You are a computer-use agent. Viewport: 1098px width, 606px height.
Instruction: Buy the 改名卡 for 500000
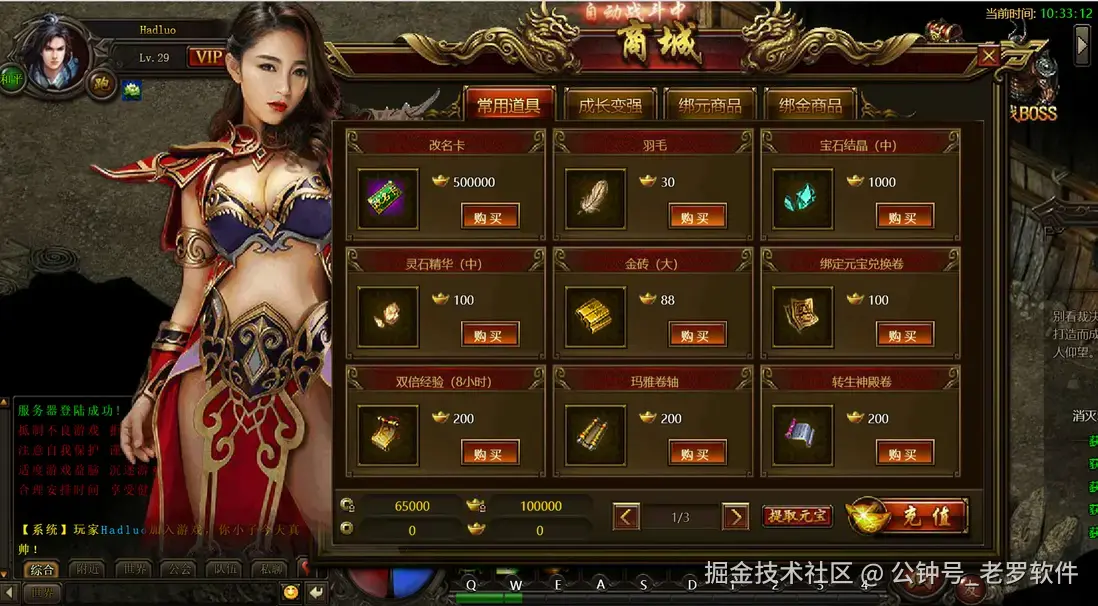coord(489,216)
